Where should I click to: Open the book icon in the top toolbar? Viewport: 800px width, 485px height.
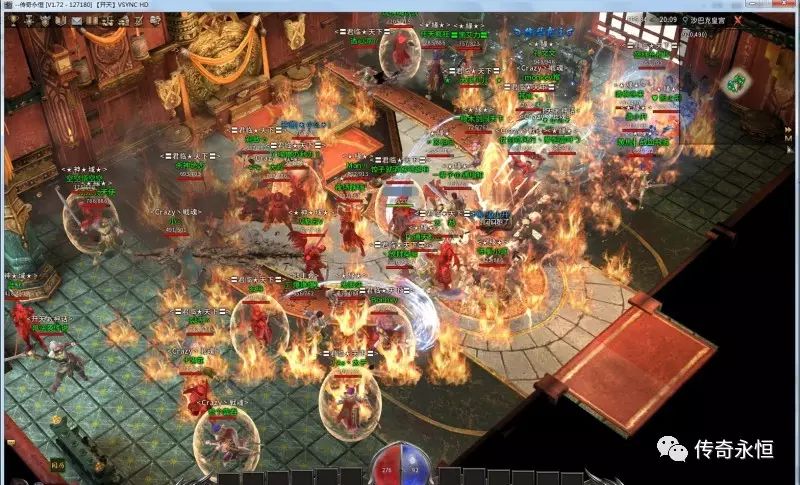click(x=61, y=21)
